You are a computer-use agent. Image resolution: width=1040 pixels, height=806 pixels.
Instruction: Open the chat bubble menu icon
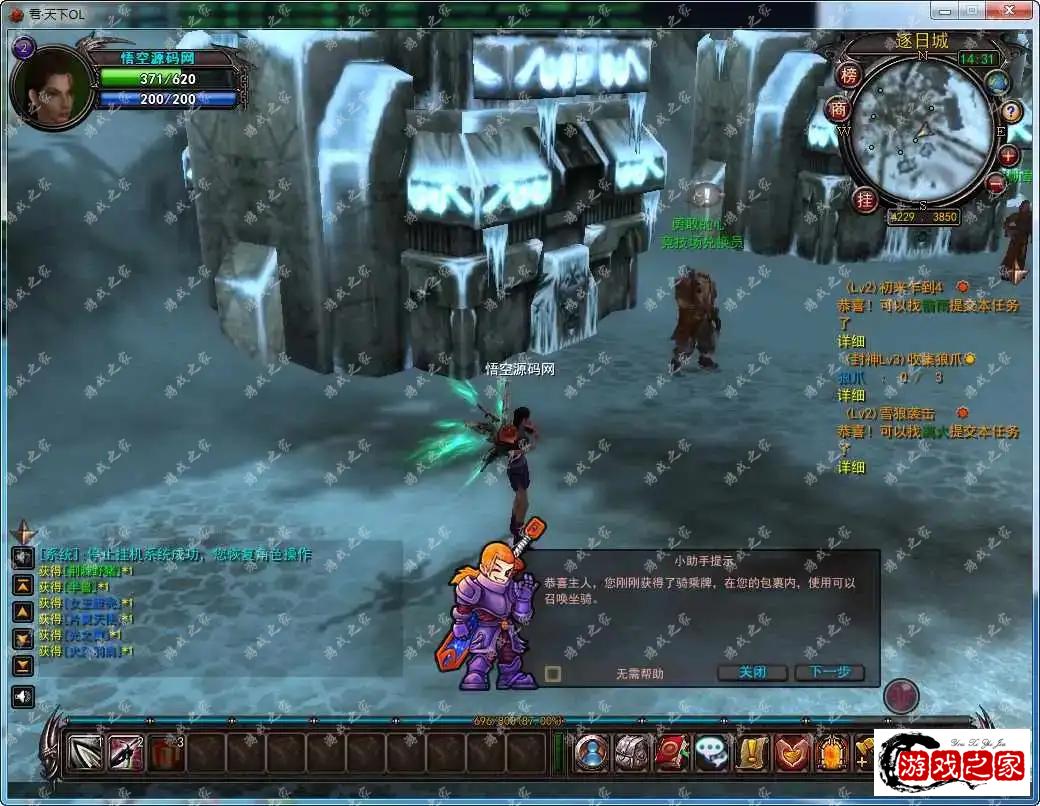pyautogui.click(x=712, y=753)
